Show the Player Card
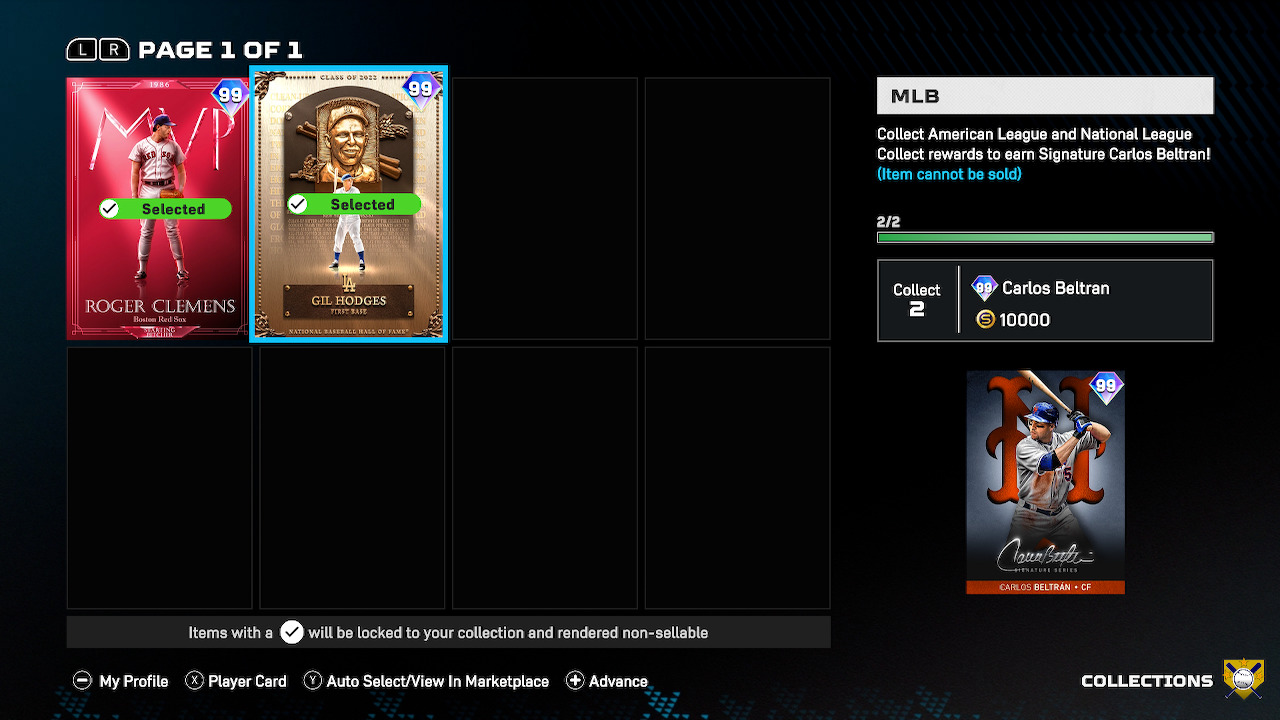This screenshot has width=1280, height=720. [235, 681]
